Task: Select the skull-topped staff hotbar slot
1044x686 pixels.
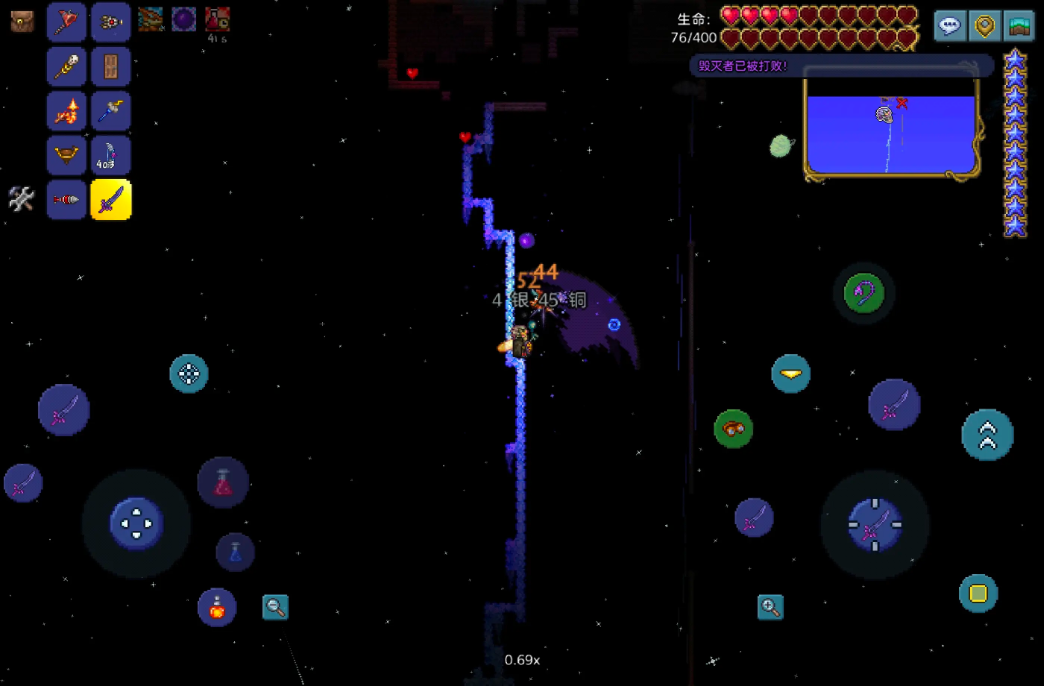Action: pyautogui.click(x=67, y=66)
